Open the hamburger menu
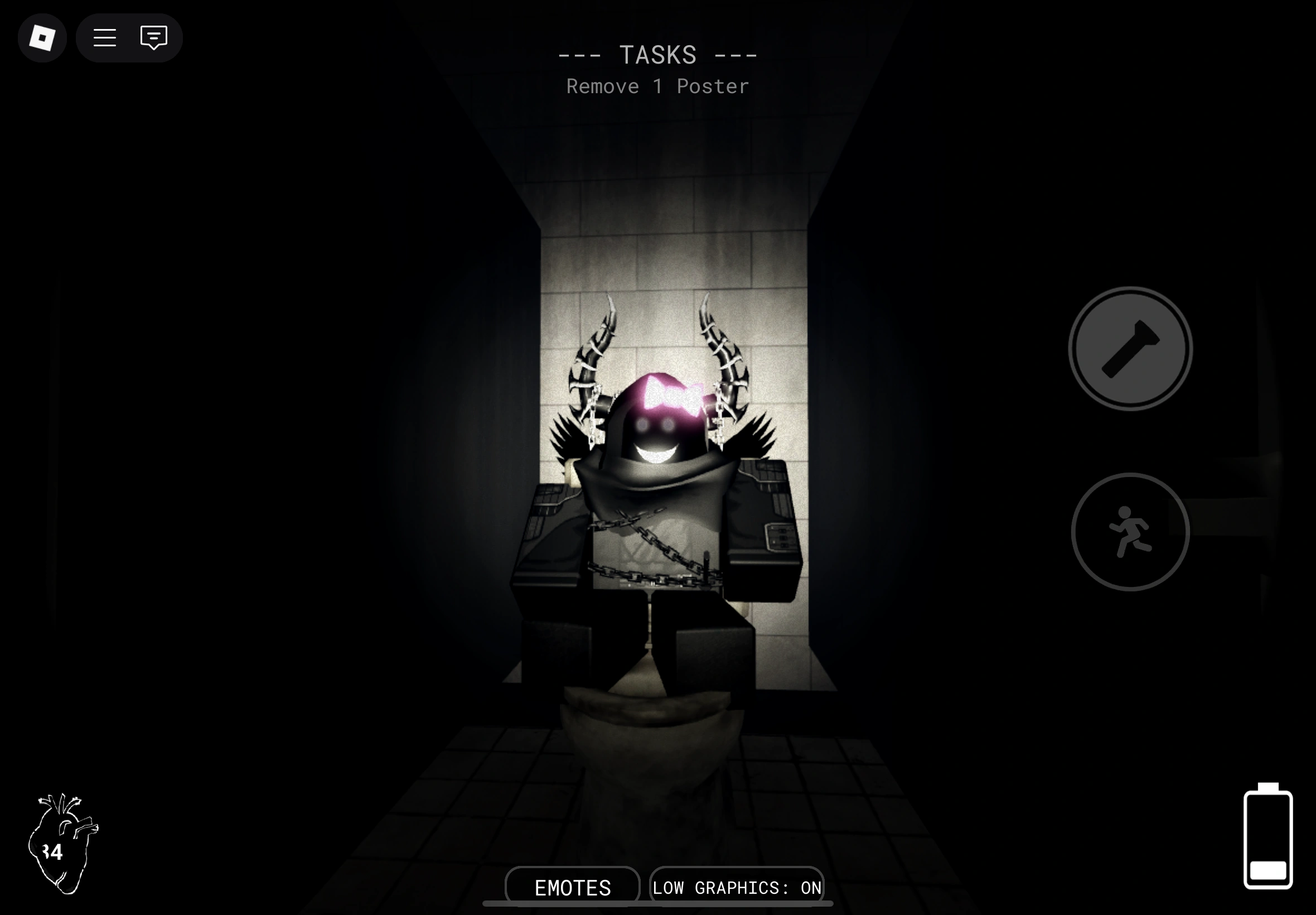 [x=105, y=38]
